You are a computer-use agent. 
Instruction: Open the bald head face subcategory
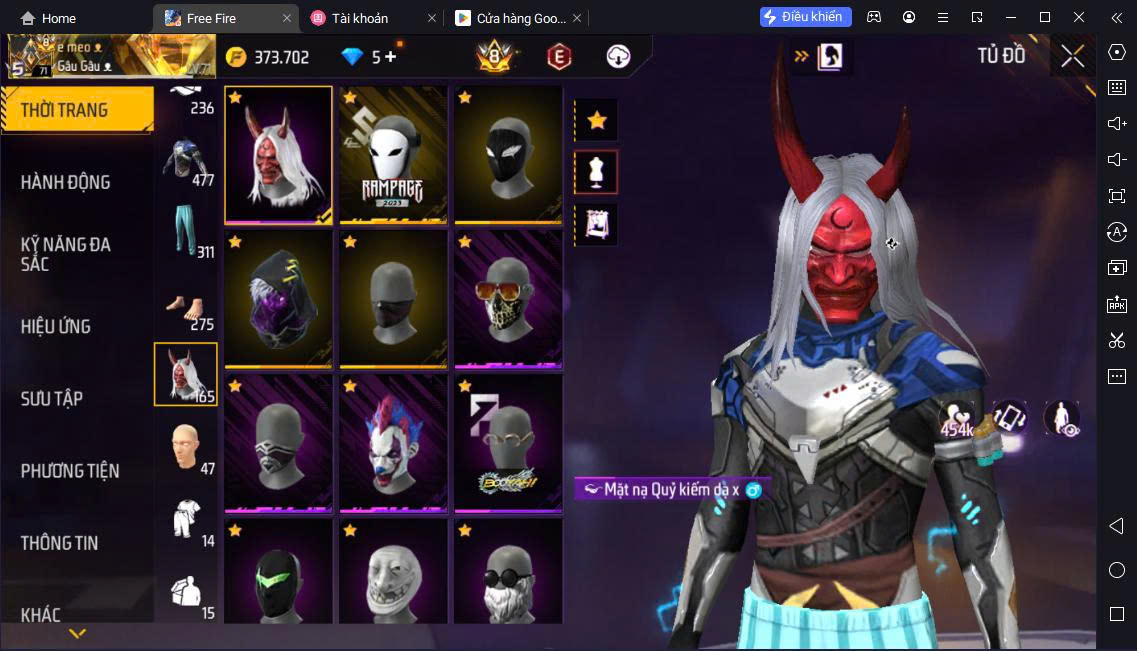pos(186,447)
